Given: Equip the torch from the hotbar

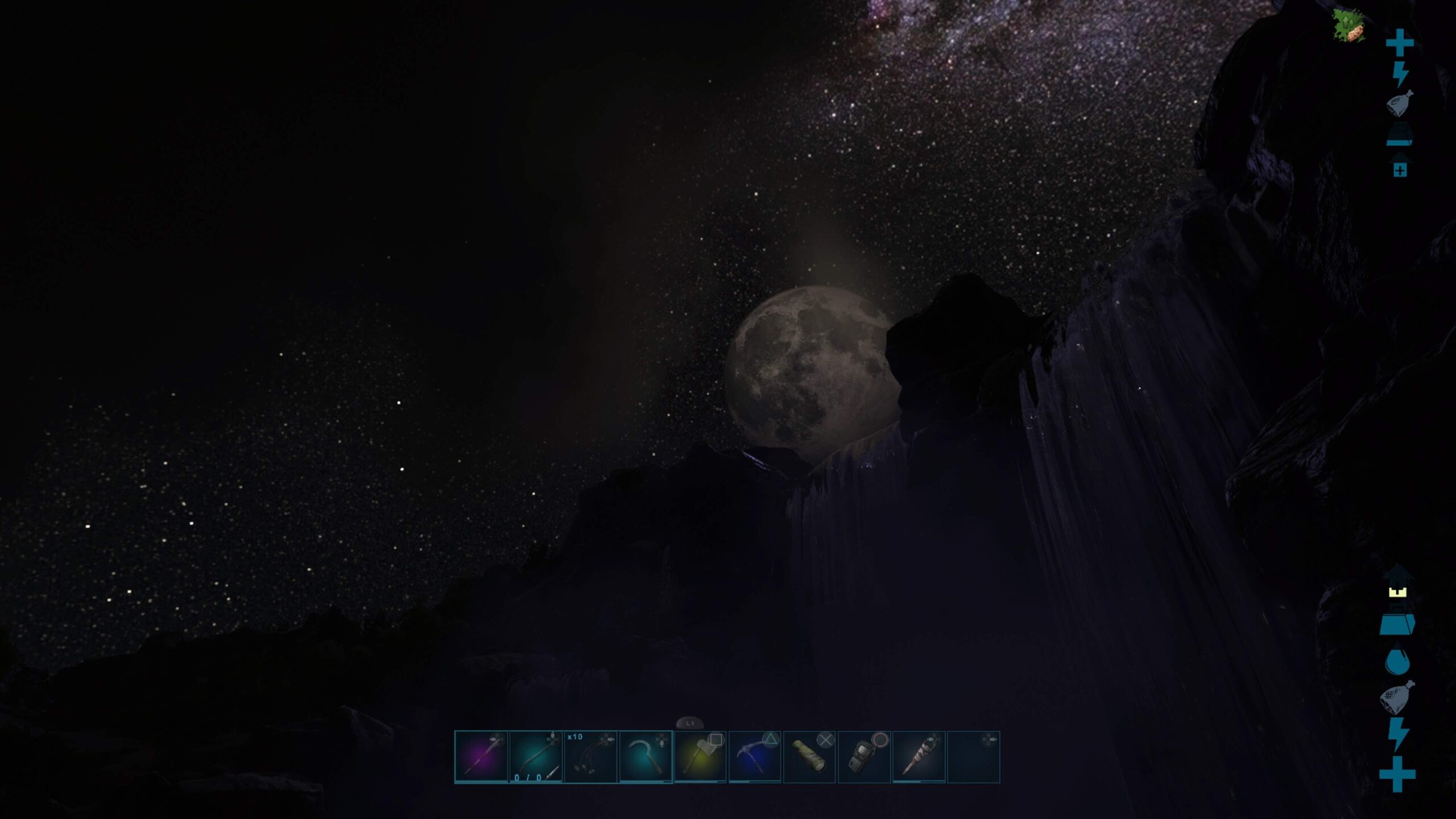Looking at the screenshot, I should pyautogui.click(x=919, y=757).
